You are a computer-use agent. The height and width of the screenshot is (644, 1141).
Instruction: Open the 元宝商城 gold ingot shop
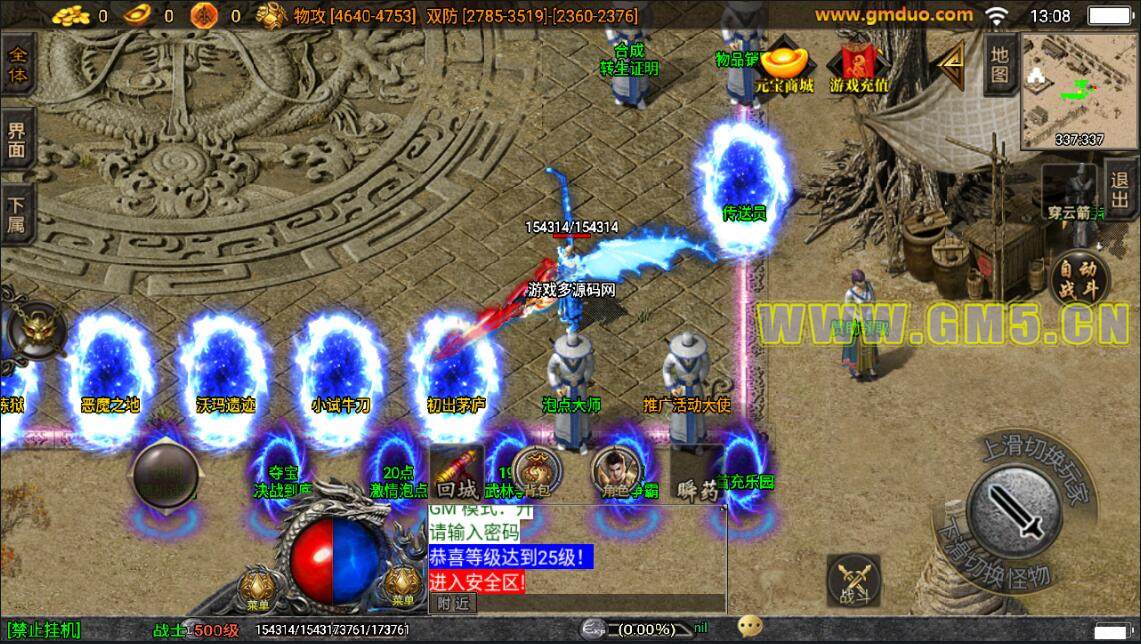[x=785, y=66]
